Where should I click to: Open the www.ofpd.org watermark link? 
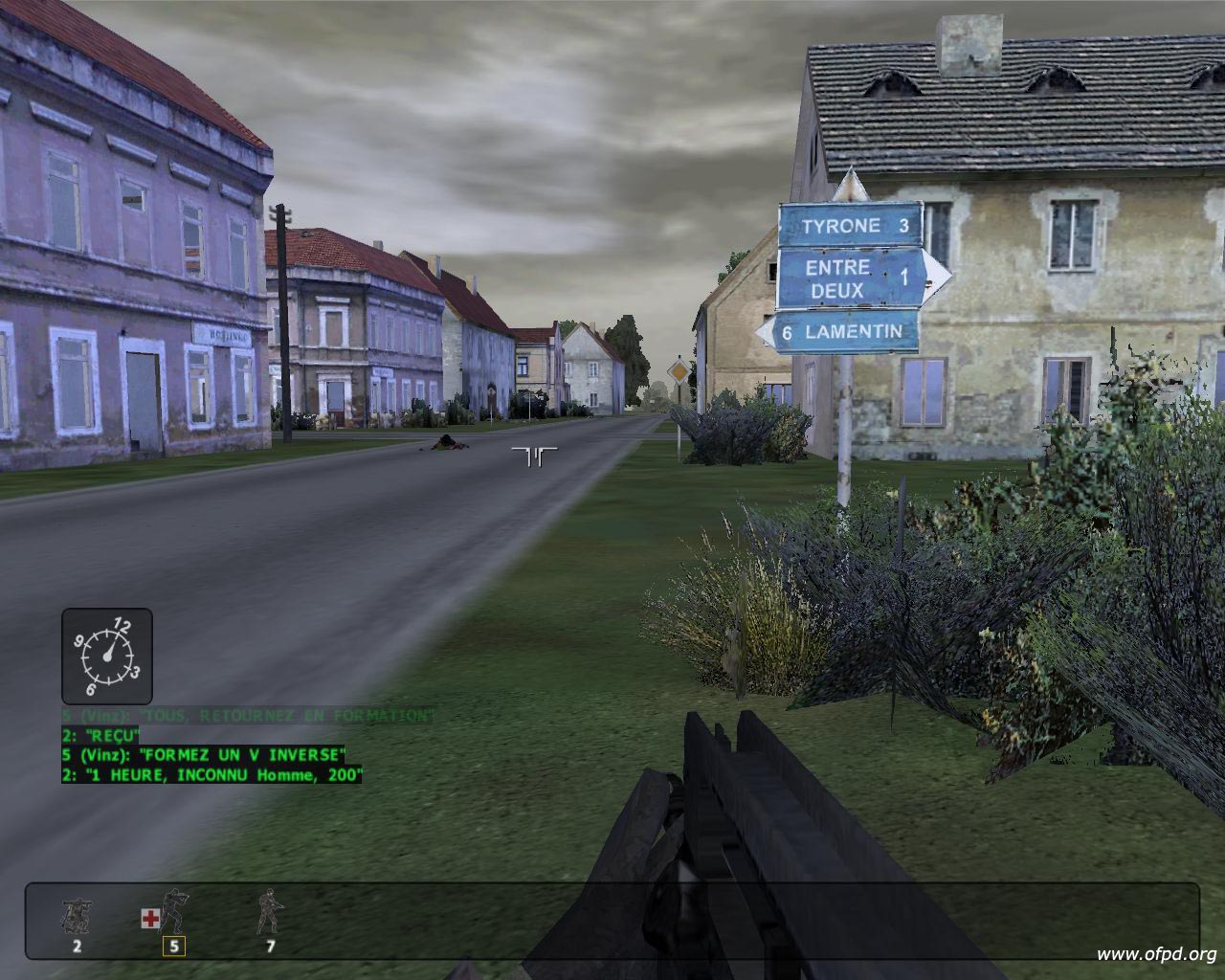(x=1156, y=953)
